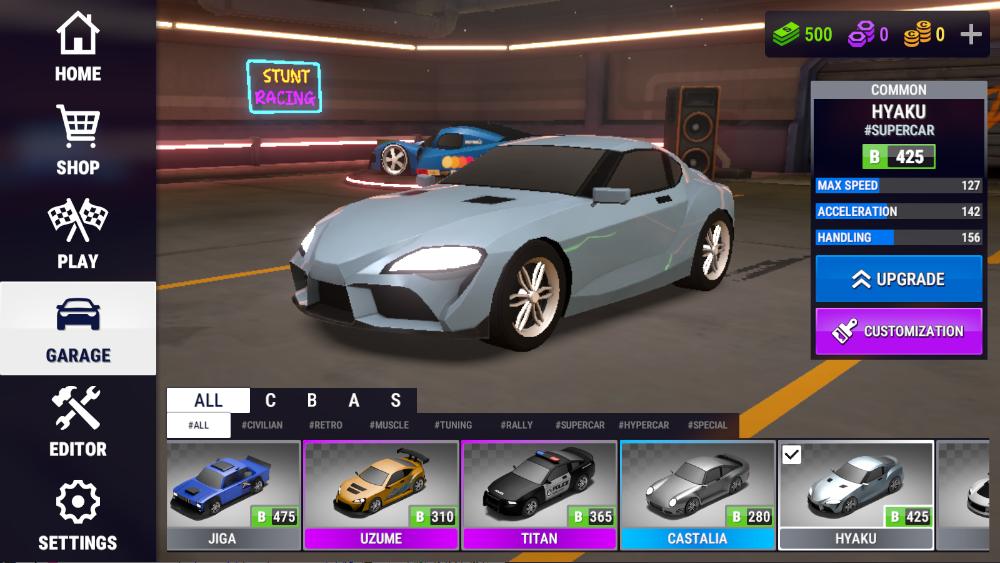Screen dimensions: 1000x563
Task: Pick the Castalia car
Action: [x=697, y=495]
